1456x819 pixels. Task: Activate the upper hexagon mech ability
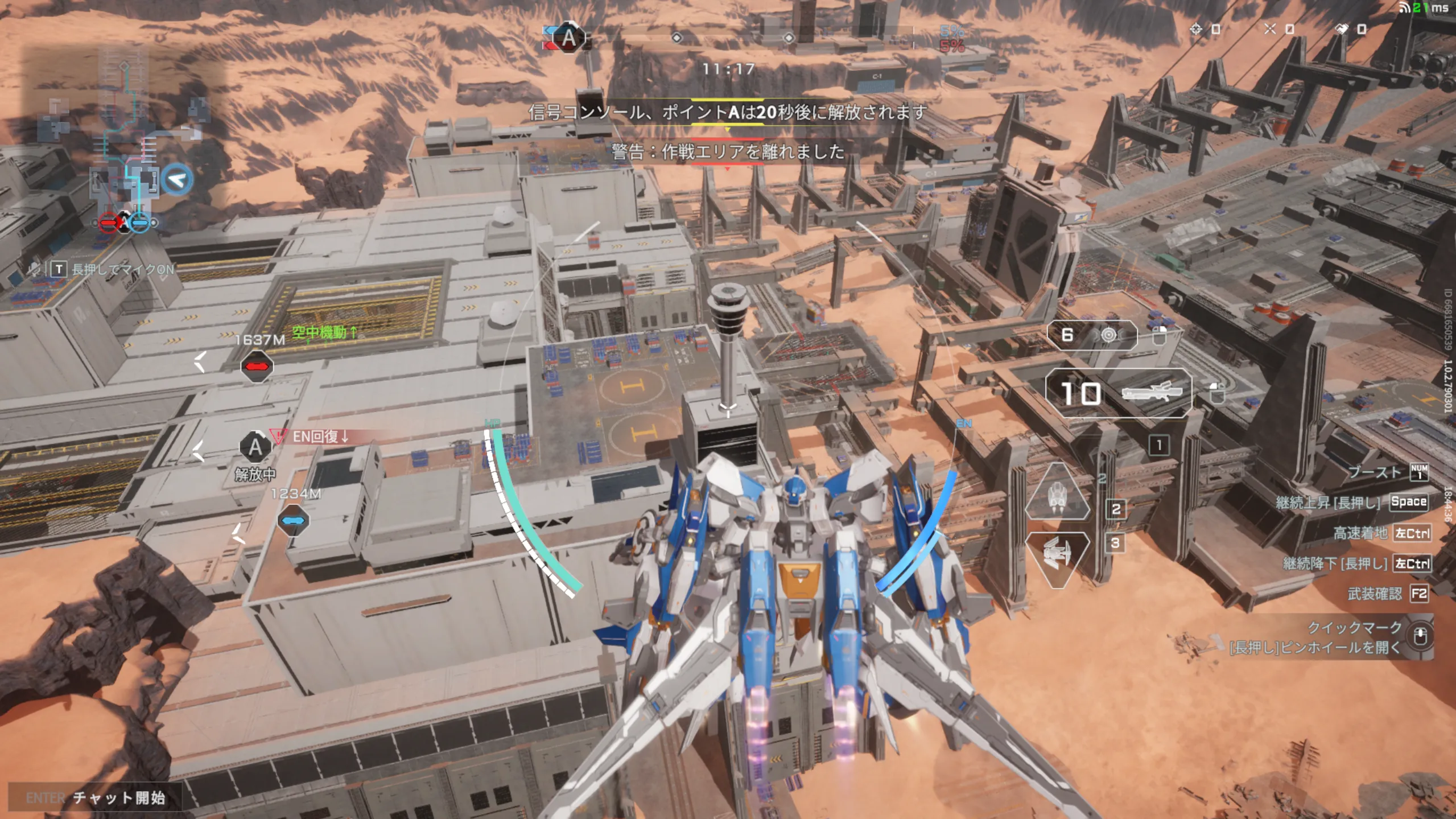[x=1057, y=492]
